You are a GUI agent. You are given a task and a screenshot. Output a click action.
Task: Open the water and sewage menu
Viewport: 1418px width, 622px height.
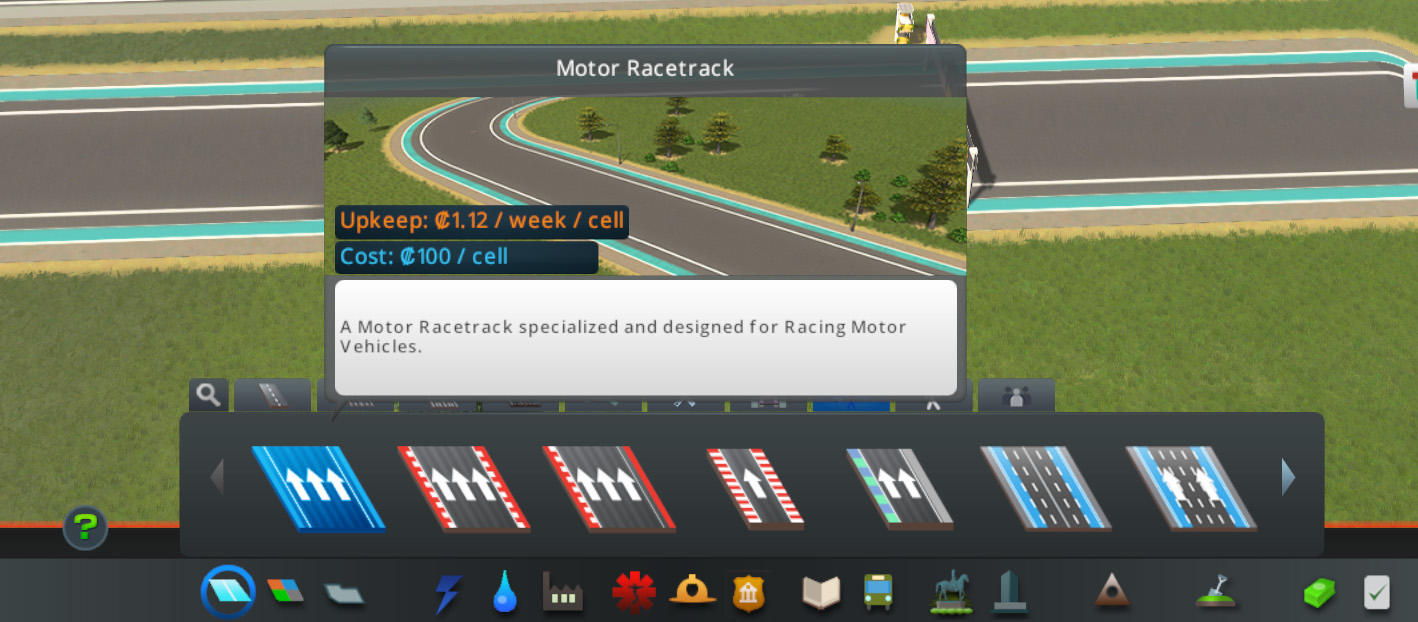pos(505,593)
